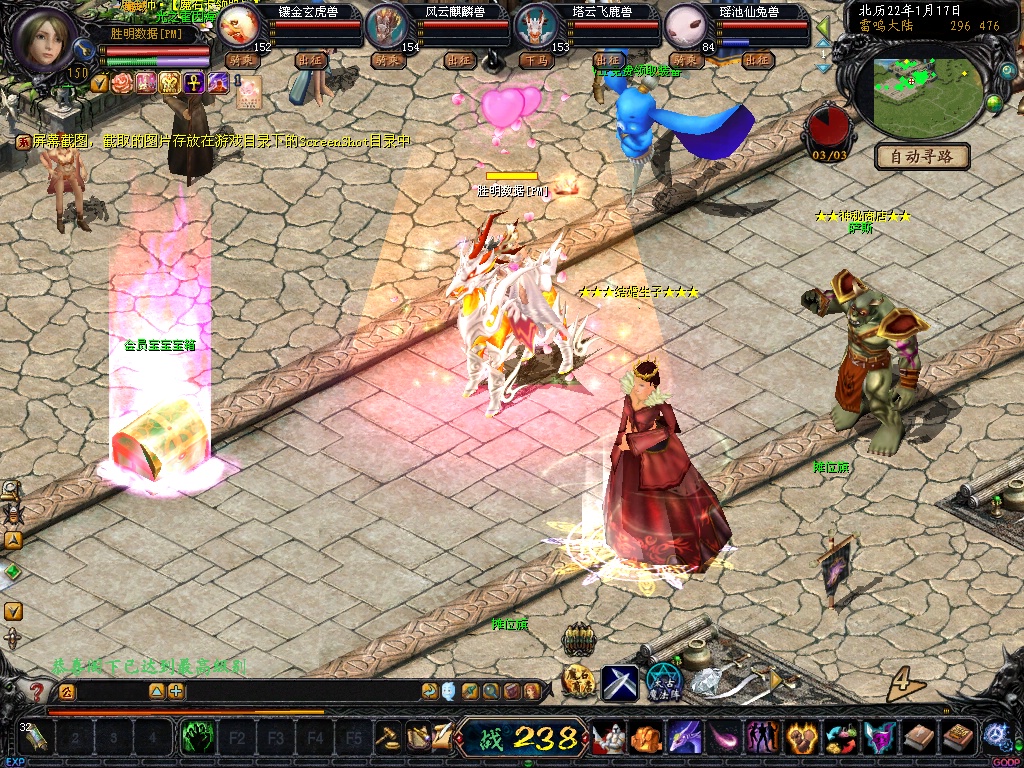Open help with the red question mark

pyautogui.click(x=37, y=691)
